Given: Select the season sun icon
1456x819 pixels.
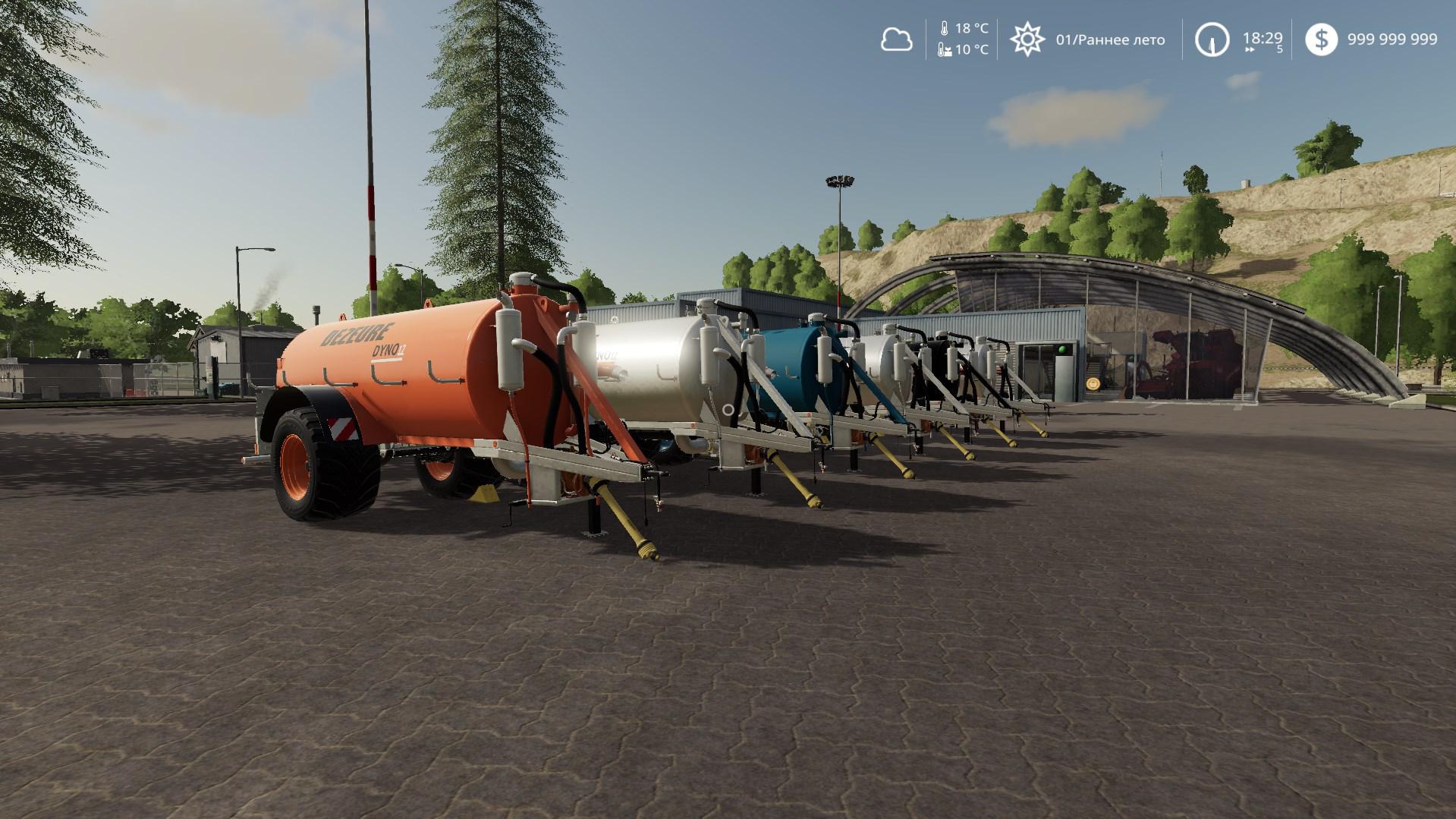Looking at the screenshot, I should 1027,39.
